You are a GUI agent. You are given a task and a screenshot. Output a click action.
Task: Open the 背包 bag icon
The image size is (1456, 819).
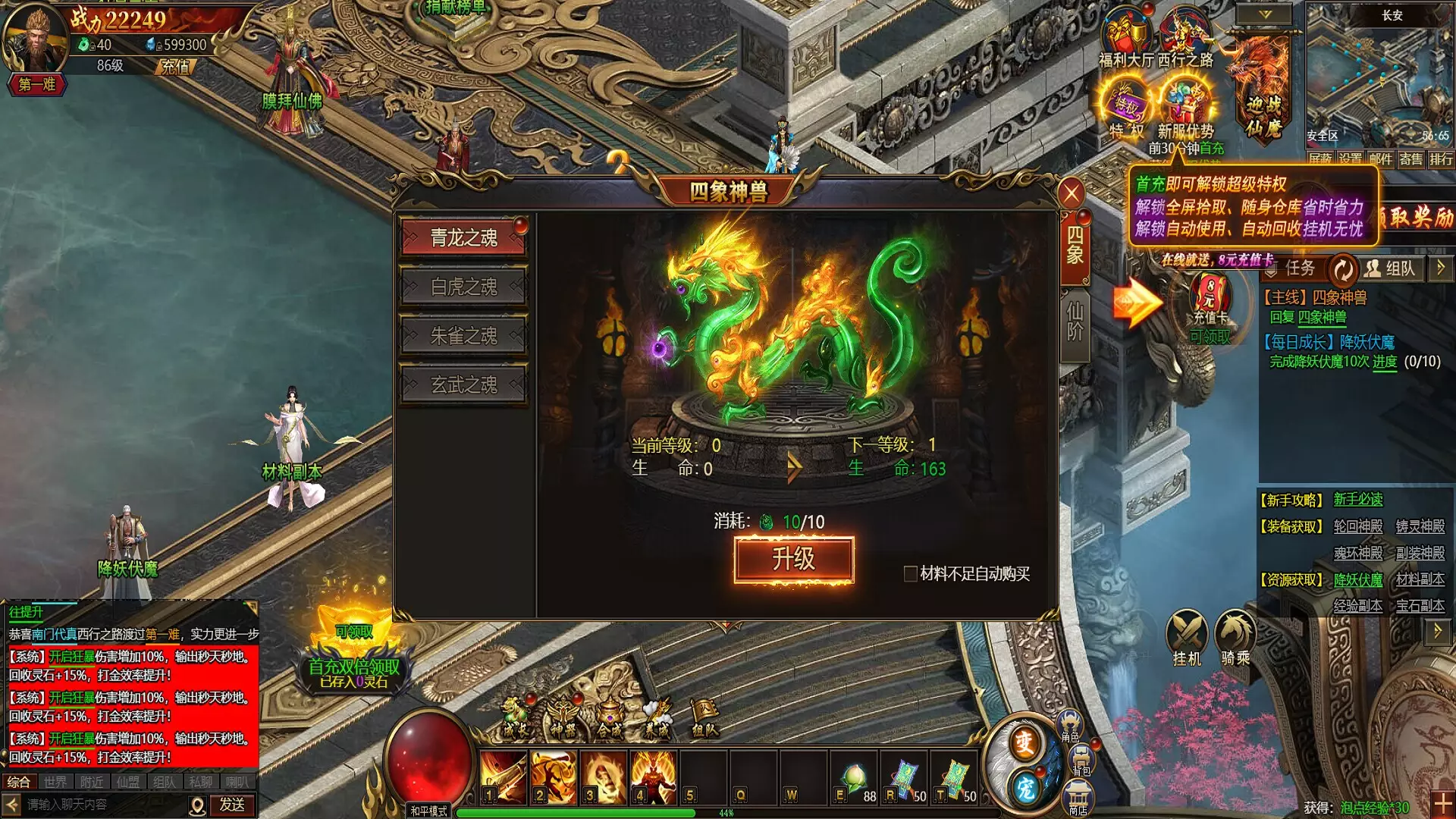[1081, 761]
